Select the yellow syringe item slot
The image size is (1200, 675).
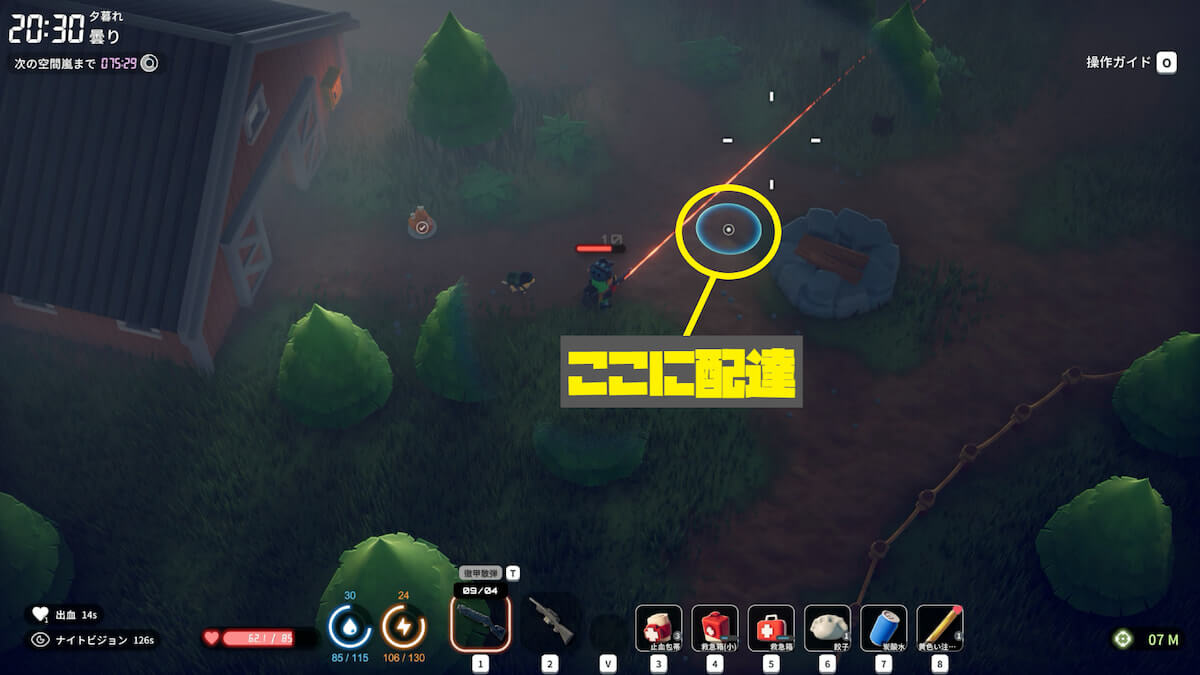click(x=939, y=627)
